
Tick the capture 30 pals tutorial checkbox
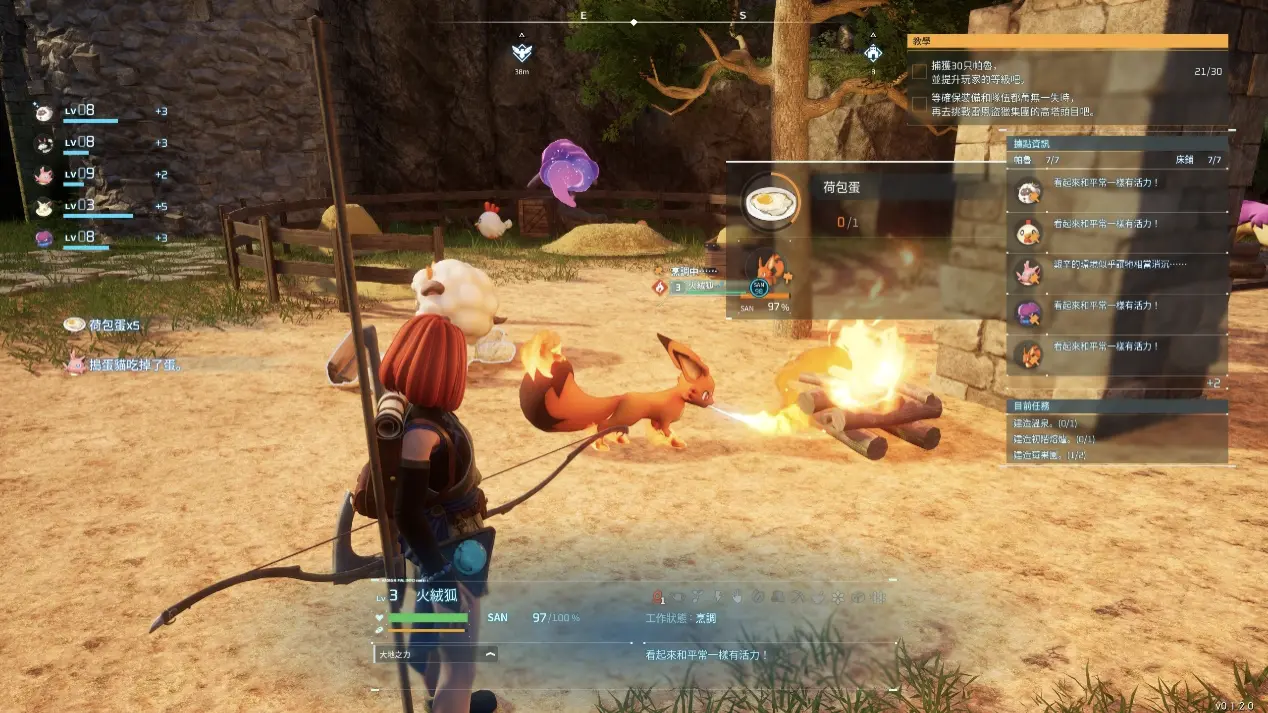(919, 72)
